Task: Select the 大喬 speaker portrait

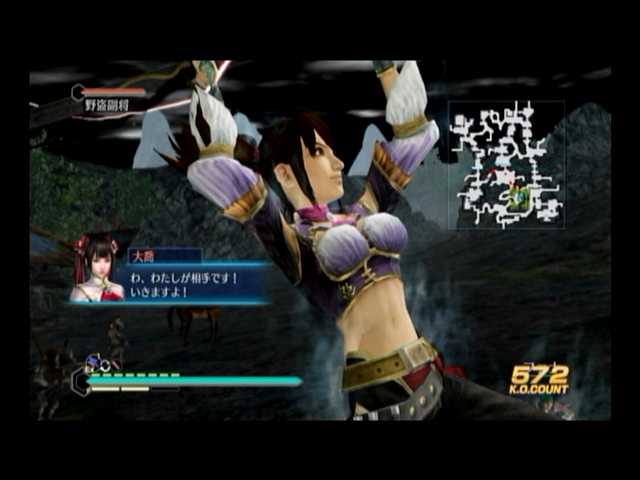Action: coord(97,268)
